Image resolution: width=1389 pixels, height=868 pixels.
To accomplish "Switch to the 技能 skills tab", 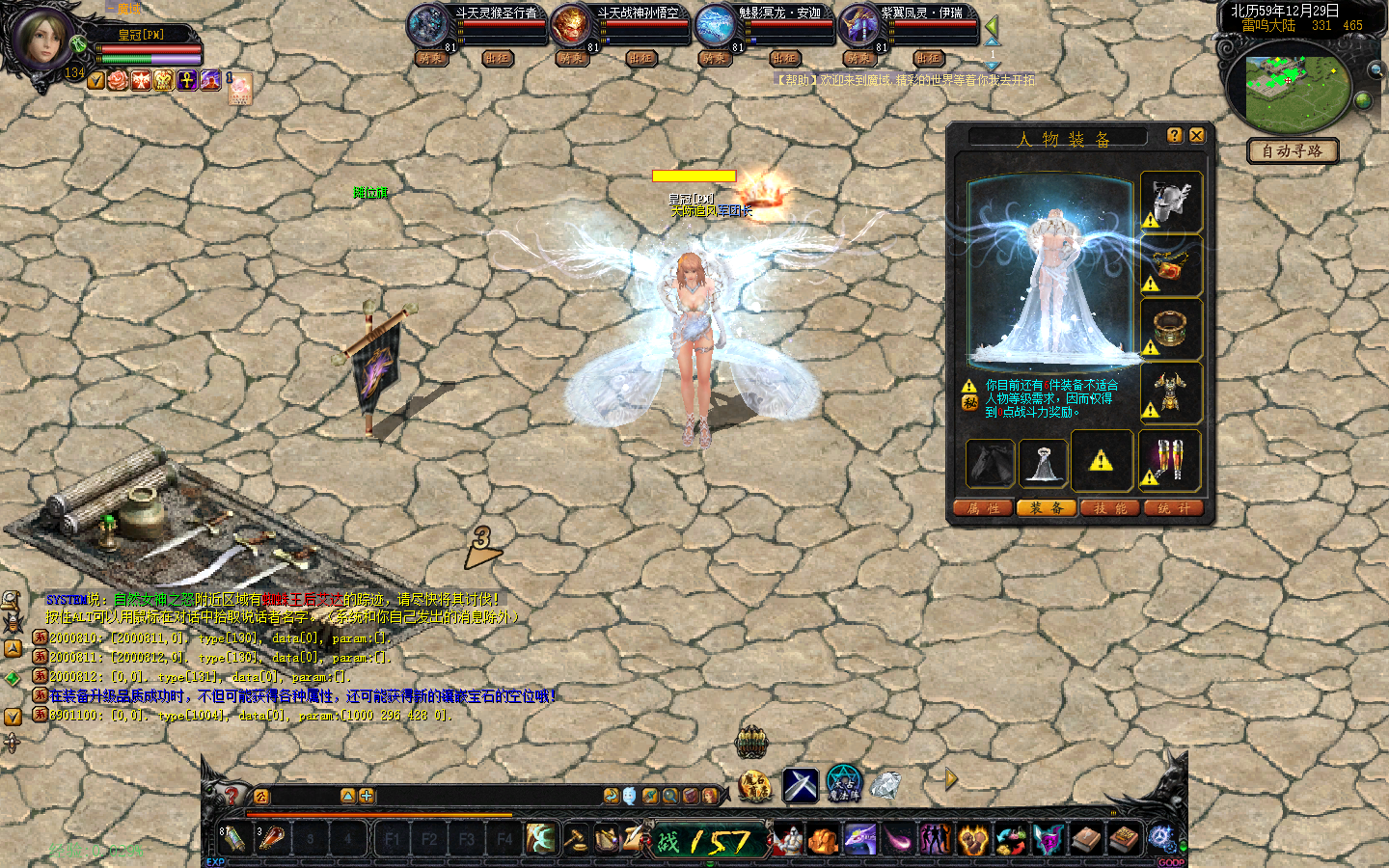I will (x=1110, y=508).
